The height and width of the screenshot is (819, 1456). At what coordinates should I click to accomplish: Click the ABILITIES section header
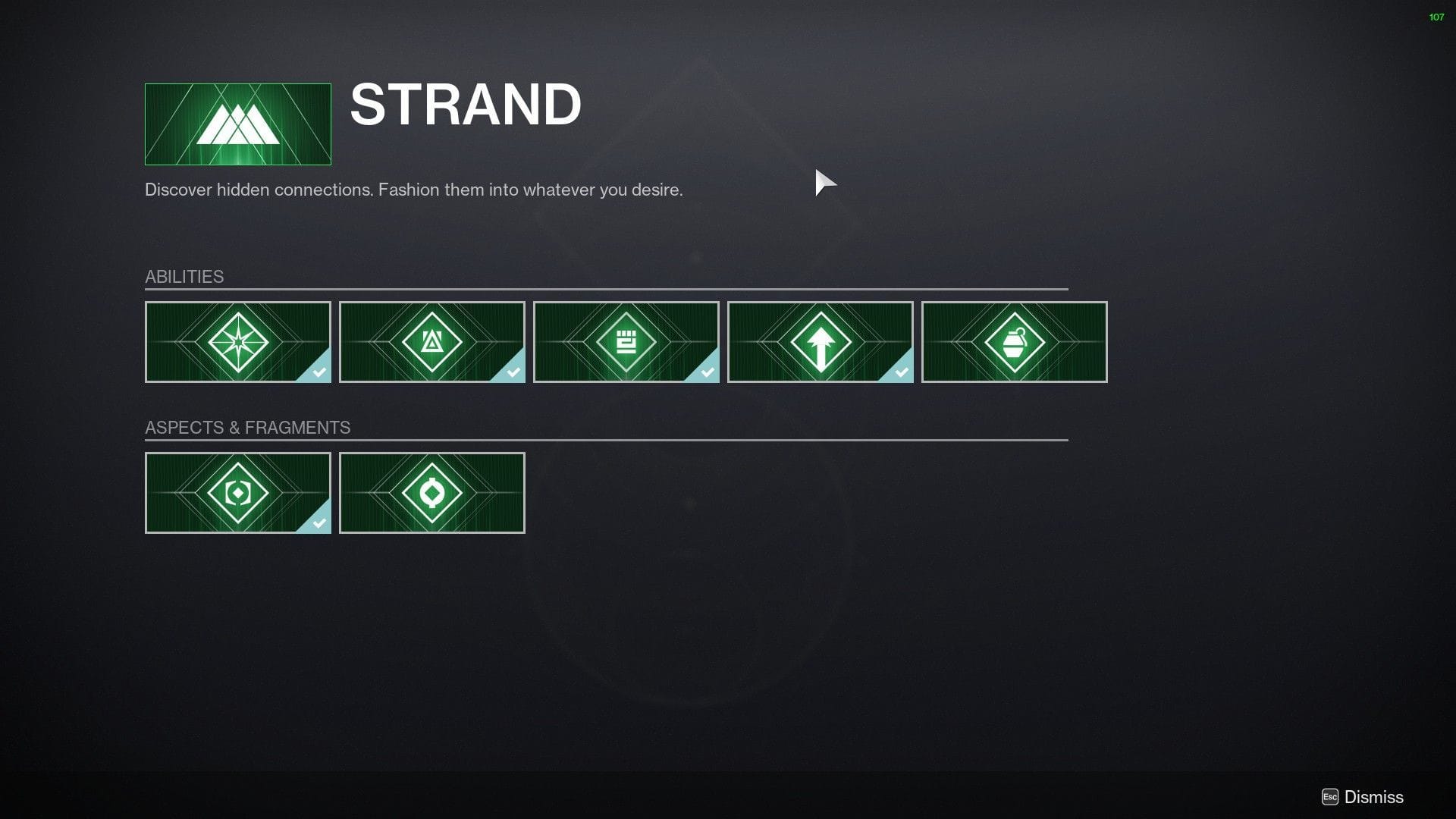click(x=184, y=276)
